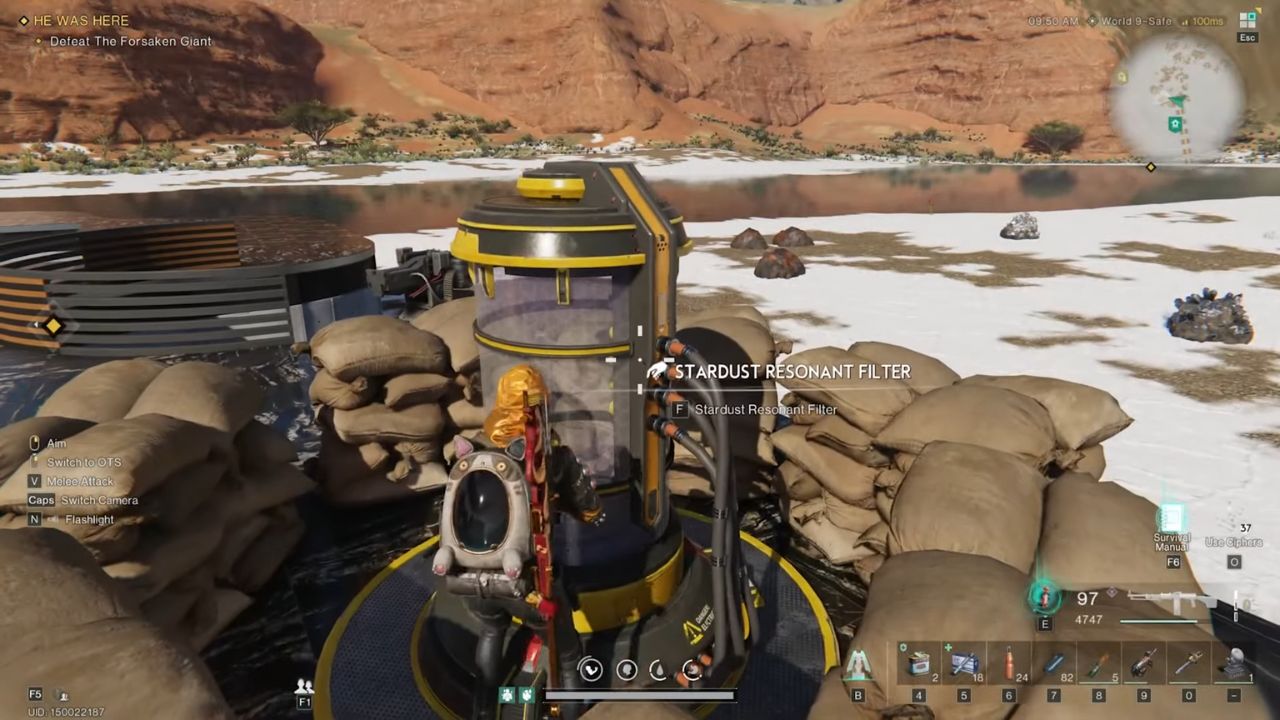This screenshot has width=1280, height=720.
Task: Select the green-handled tool hotbar slot
Action: (x=1099, y=663)
